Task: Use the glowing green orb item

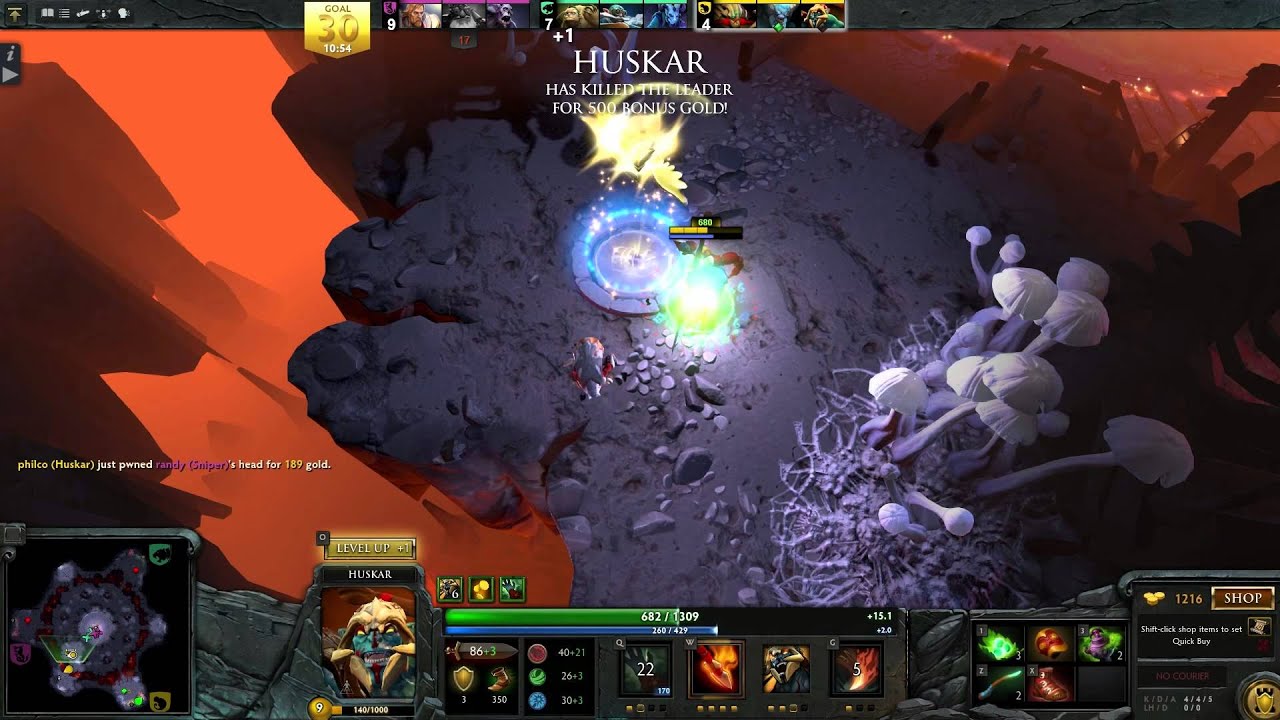Action: tap(1000, 642)
